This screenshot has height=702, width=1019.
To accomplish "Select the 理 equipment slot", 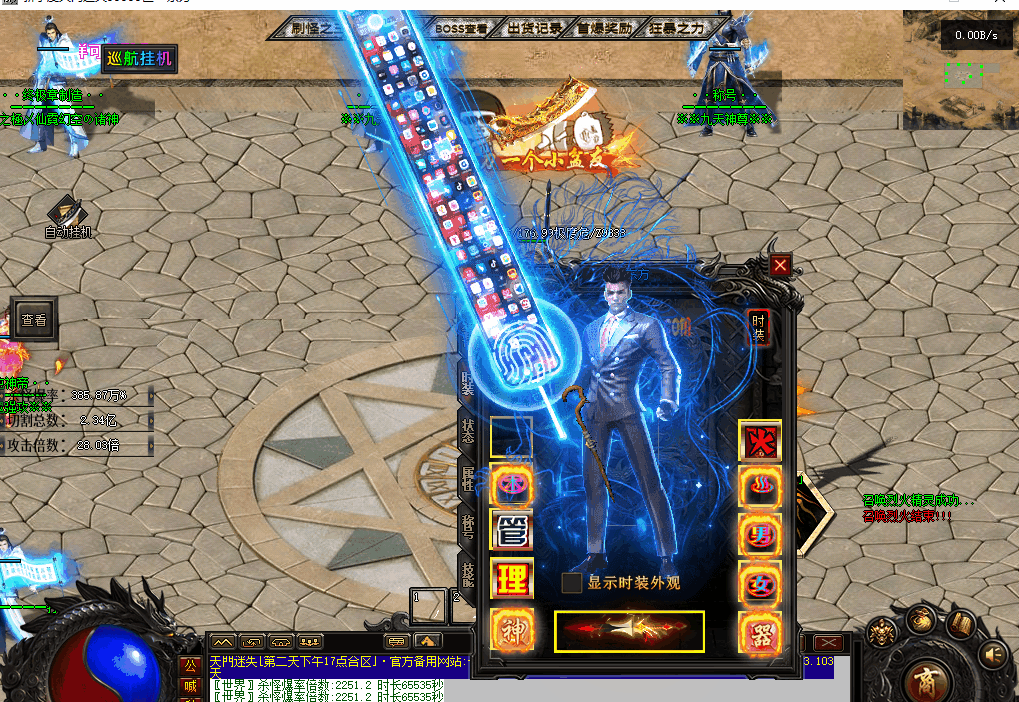I will tap(511, 579).
